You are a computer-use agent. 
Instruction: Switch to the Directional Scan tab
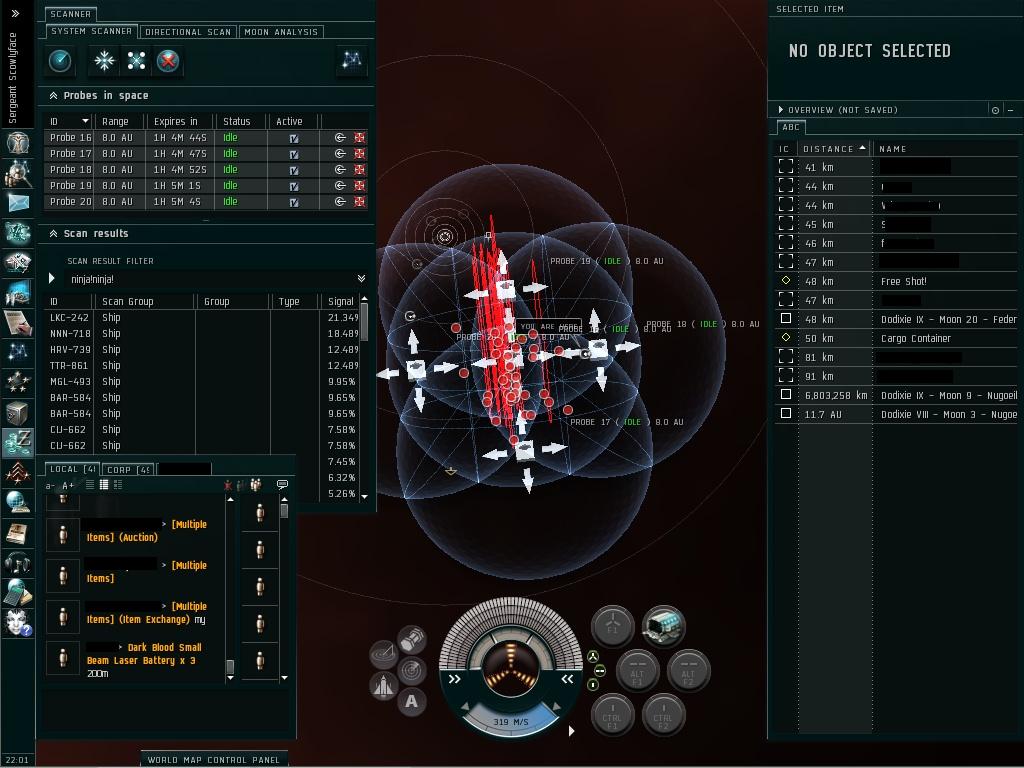point(188,32)
